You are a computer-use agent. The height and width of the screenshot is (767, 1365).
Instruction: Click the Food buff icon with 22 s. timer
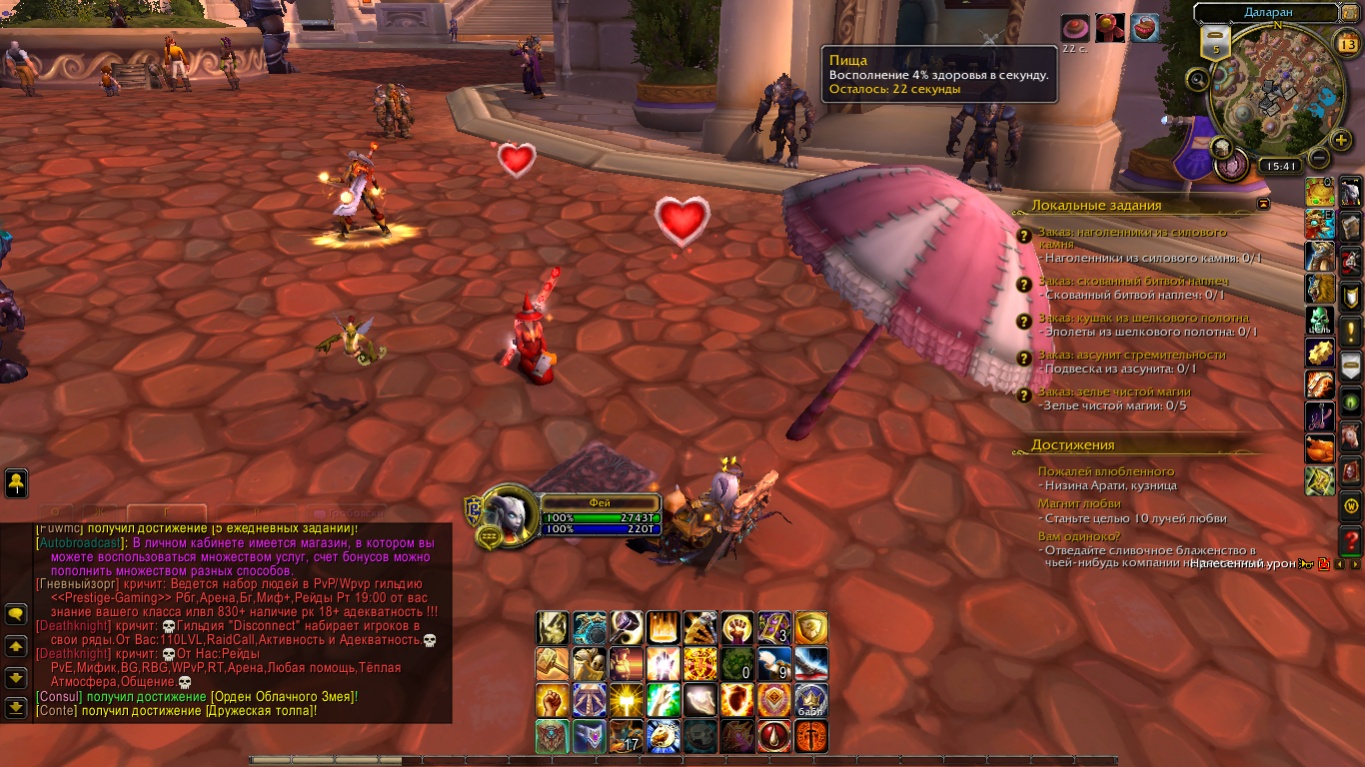(x=1075, y=28)
